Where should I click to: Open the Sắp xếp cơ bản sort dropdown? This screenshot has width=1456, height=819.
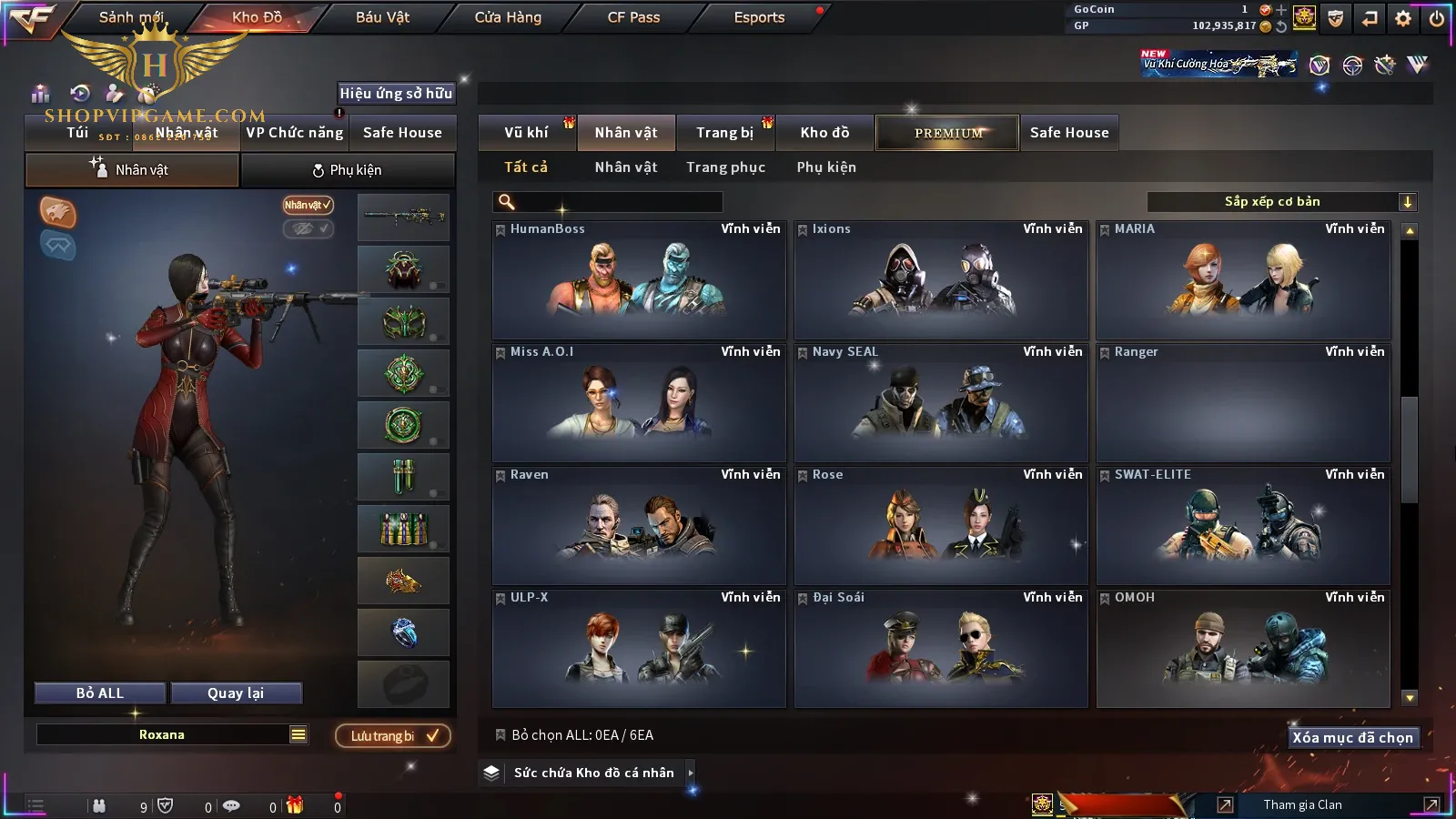1281,202
